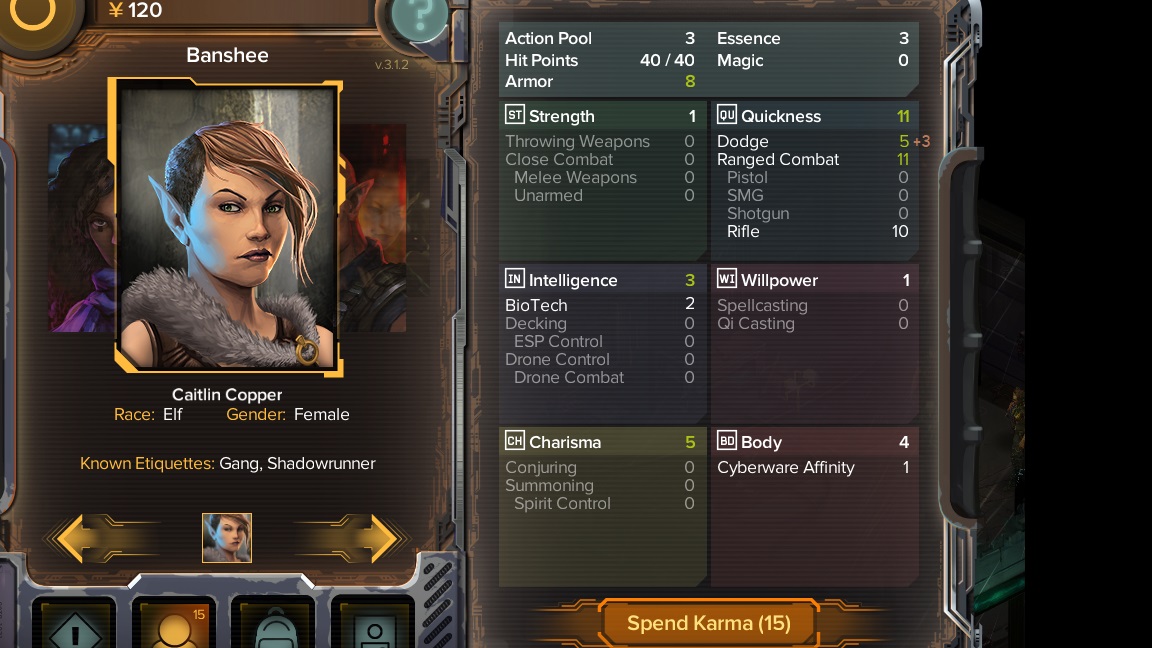Open the ID card tab

(x=372, y=626)
